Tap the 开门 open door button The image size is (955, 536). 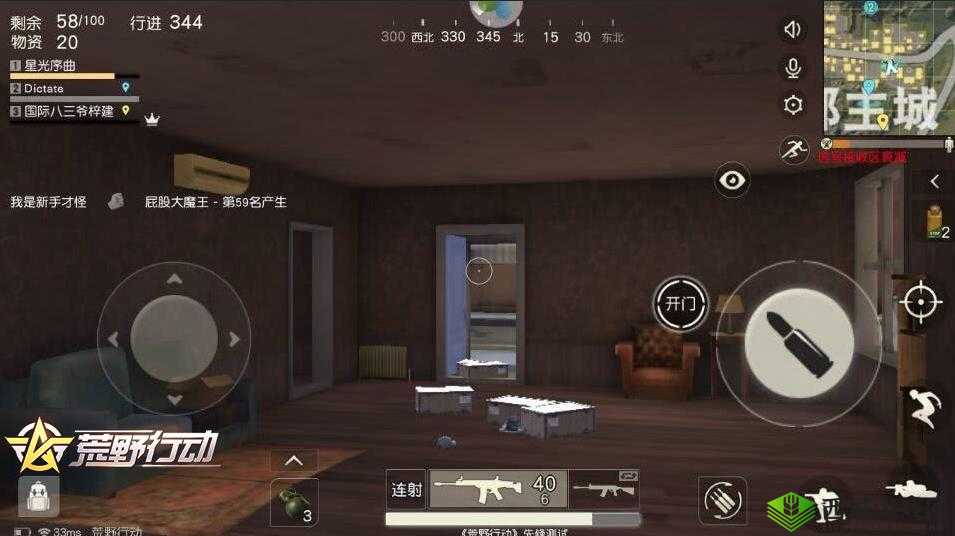click(680, 304)
